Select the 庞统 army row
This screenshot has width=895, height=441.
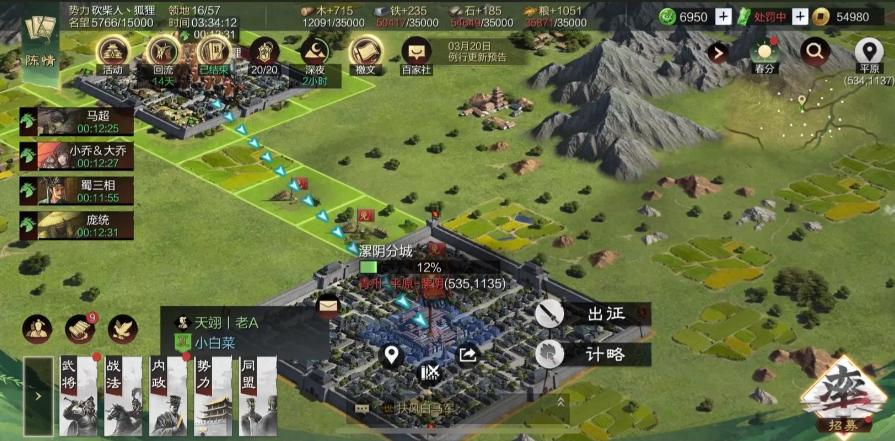tap(77, 225)
